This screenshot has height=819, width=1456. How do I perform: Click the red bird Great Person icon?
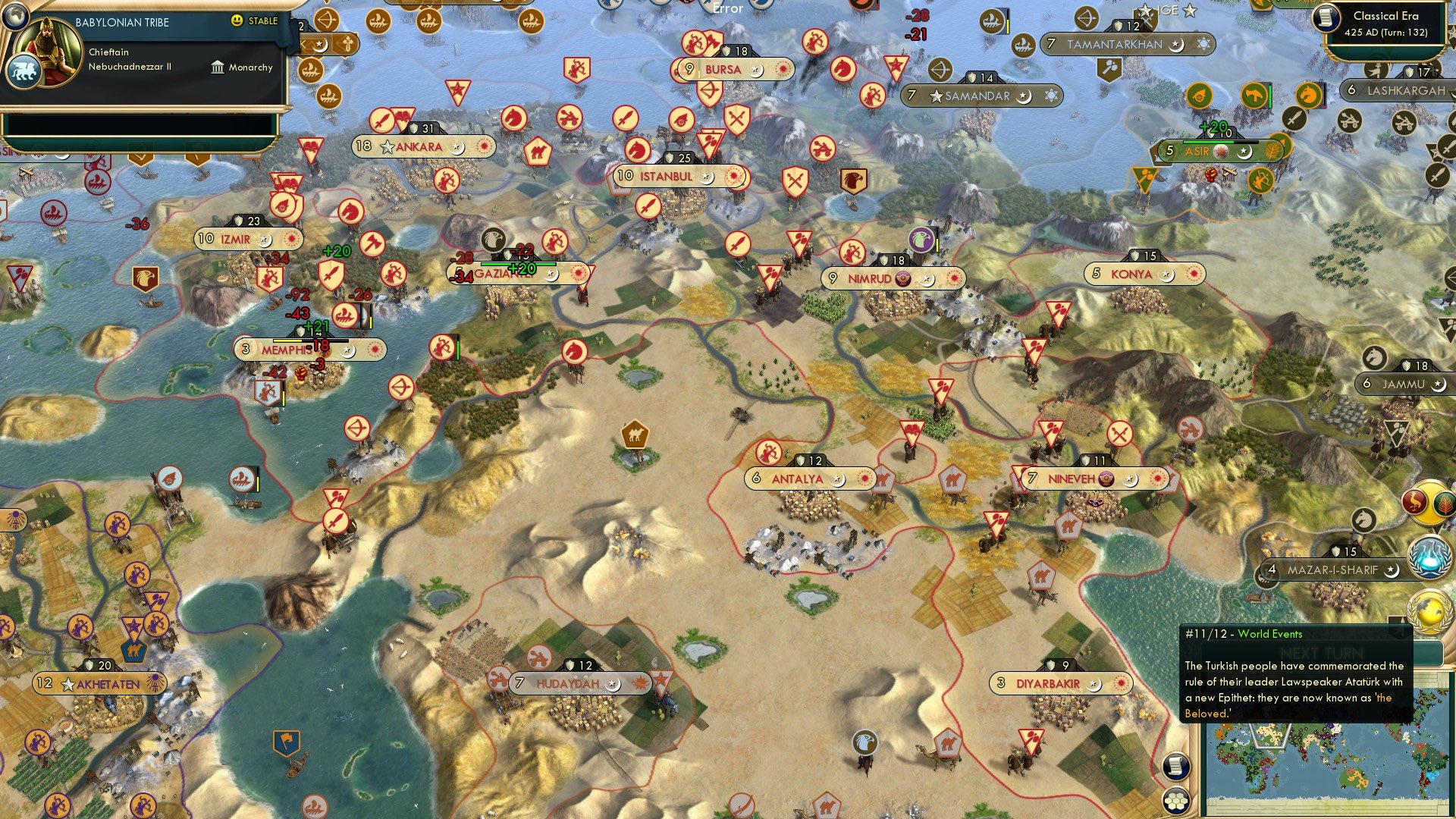pyautogui.click(x=1414, y=500)
